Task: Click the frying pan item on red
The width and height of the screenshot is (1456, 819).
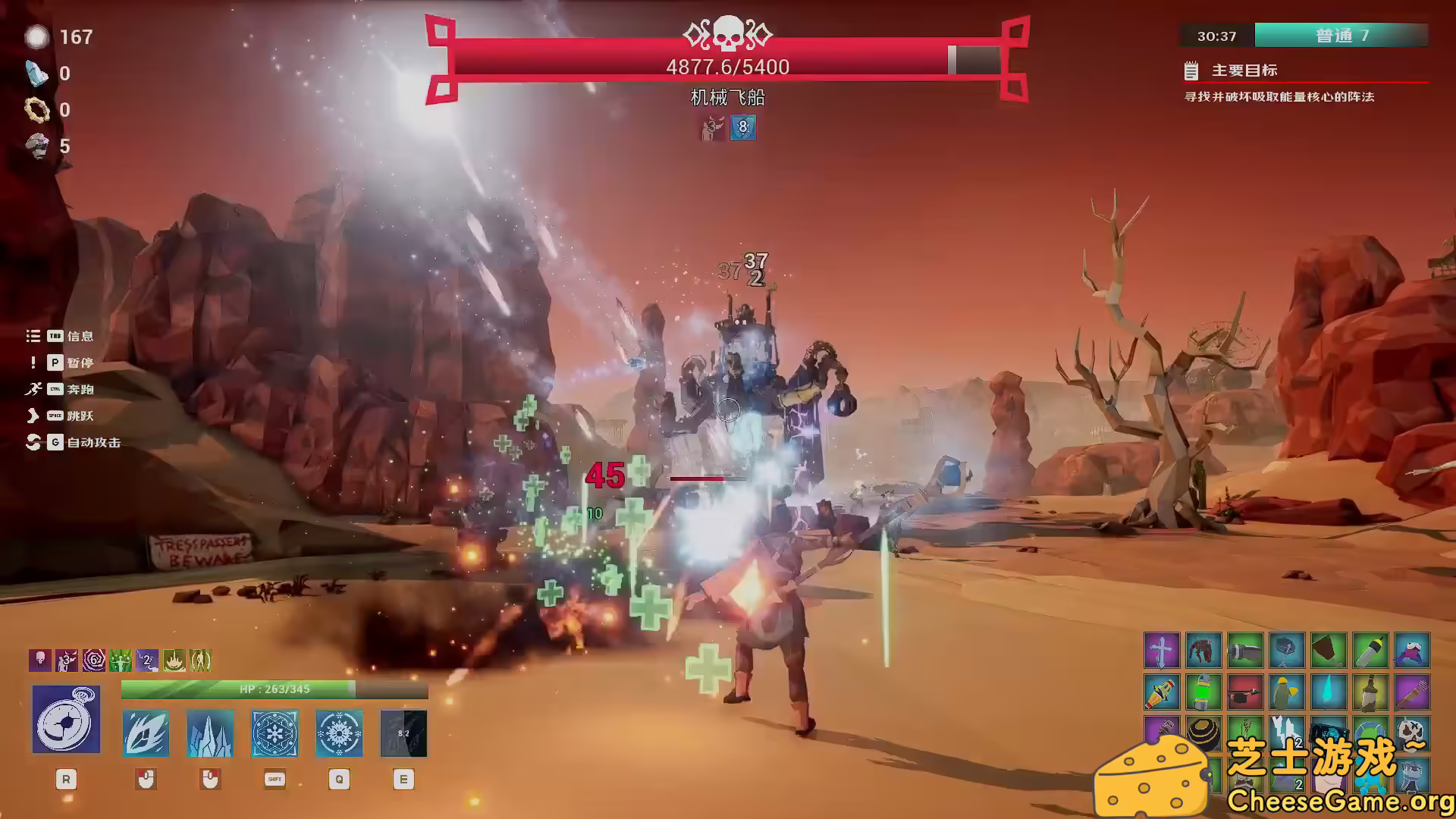Action: tap(1245, 692)
